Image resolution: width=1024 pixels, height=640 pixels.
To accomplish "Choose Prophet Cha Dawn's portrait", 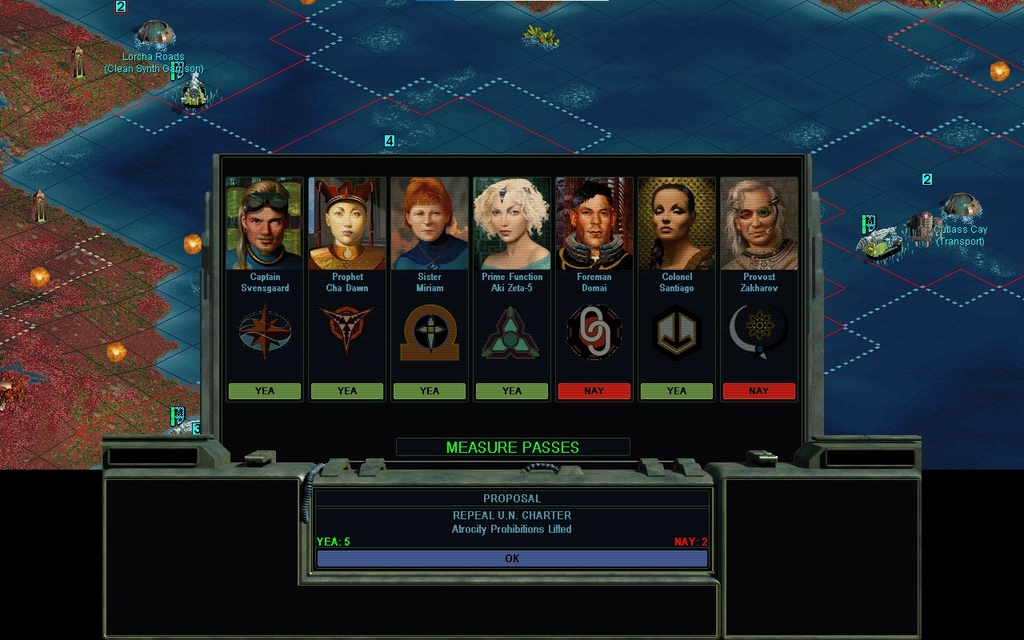I will click(x=347, y=224).
